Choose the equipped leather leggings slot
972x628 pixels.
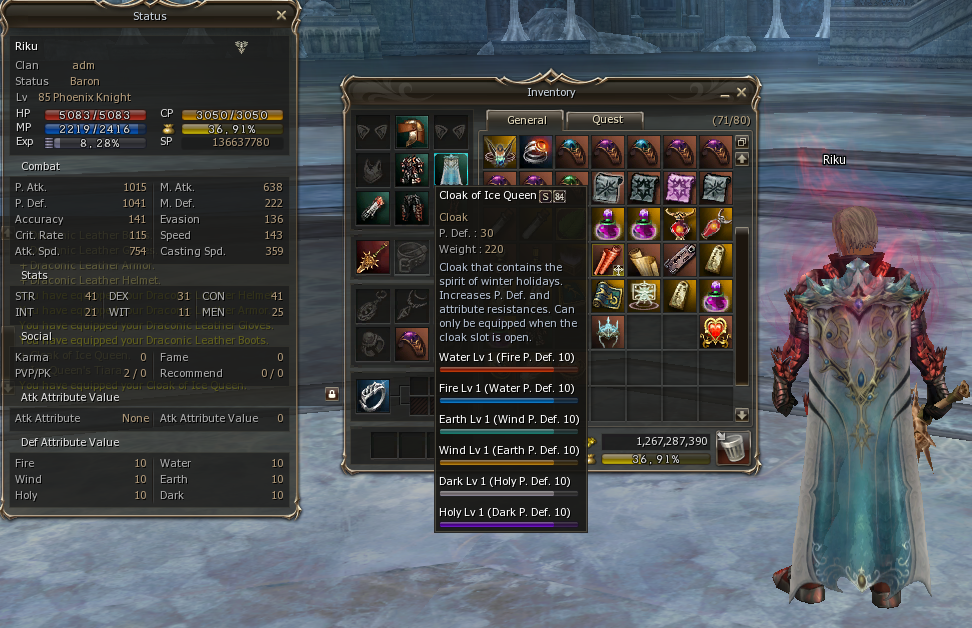click(411, 208)
